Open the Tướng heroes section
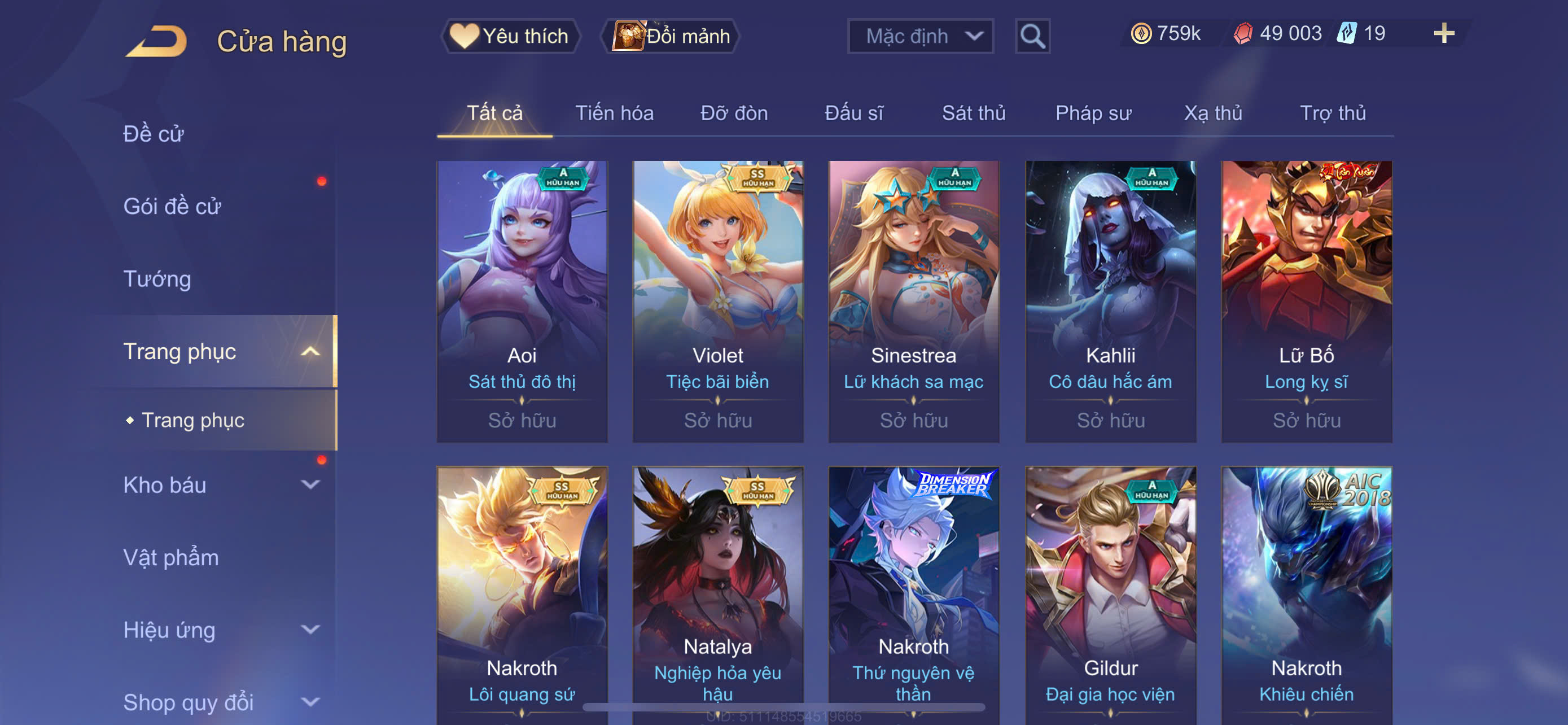This screenshot has height=725, width=1568. [157, 279]
